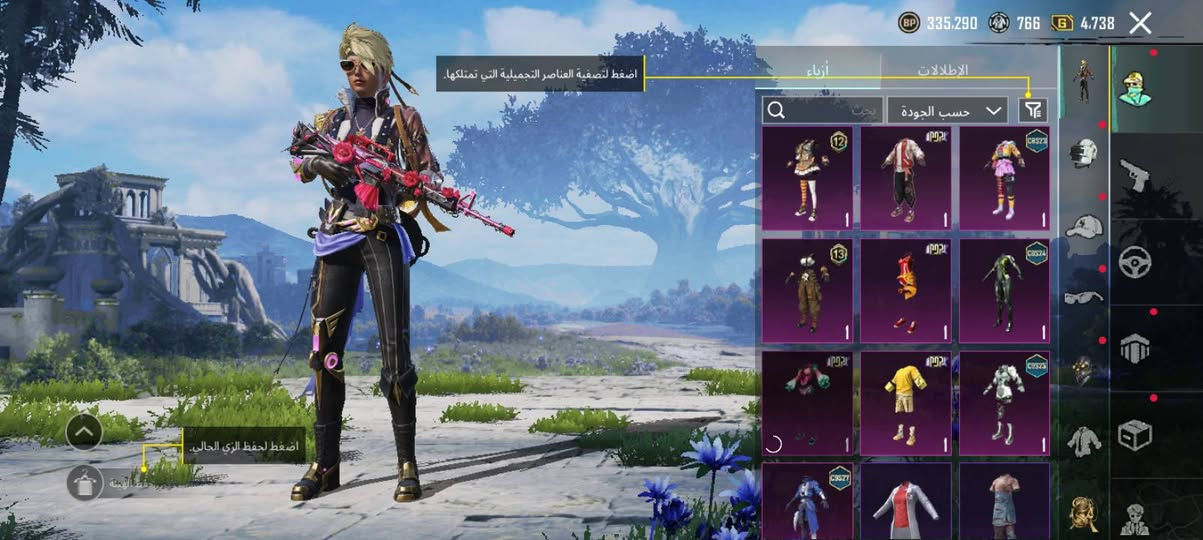The width and height of the screenshot is (1203, 540).
Task: Open the baseball cap category
Action: tap(1084, 226)
